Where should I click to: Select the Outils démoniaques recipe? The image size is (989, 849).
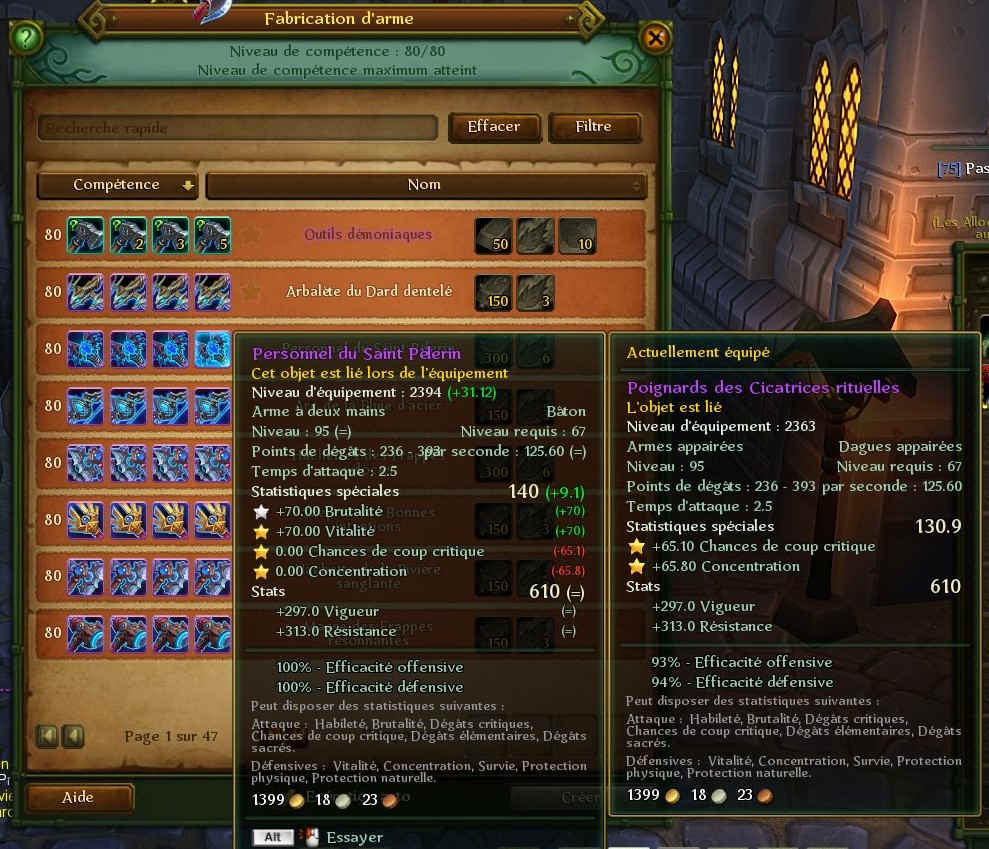[x=368, y=235]
